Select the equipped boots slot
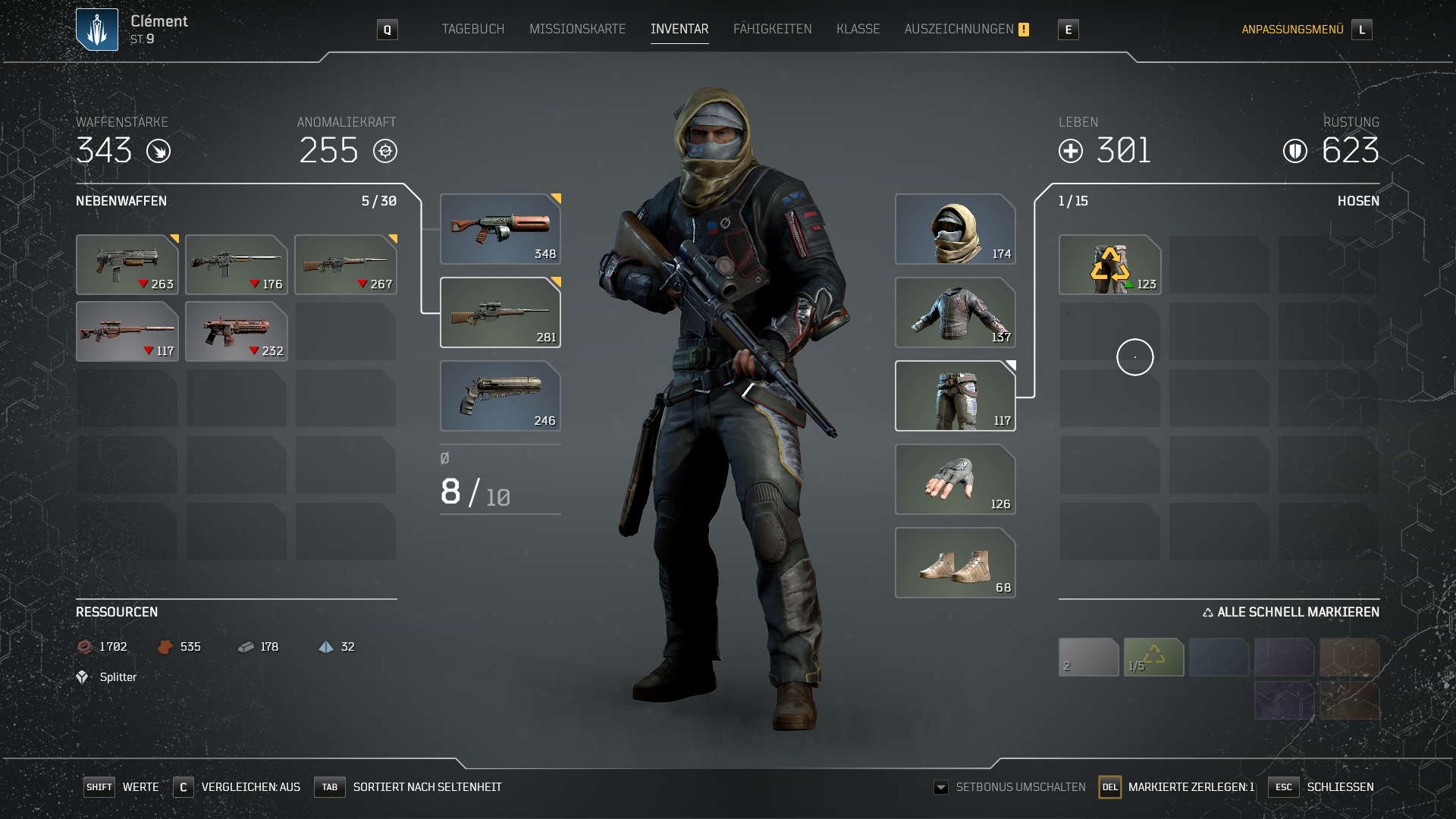Image resolution: width=1456 pixels, height=819 pixels. (955, 563)
